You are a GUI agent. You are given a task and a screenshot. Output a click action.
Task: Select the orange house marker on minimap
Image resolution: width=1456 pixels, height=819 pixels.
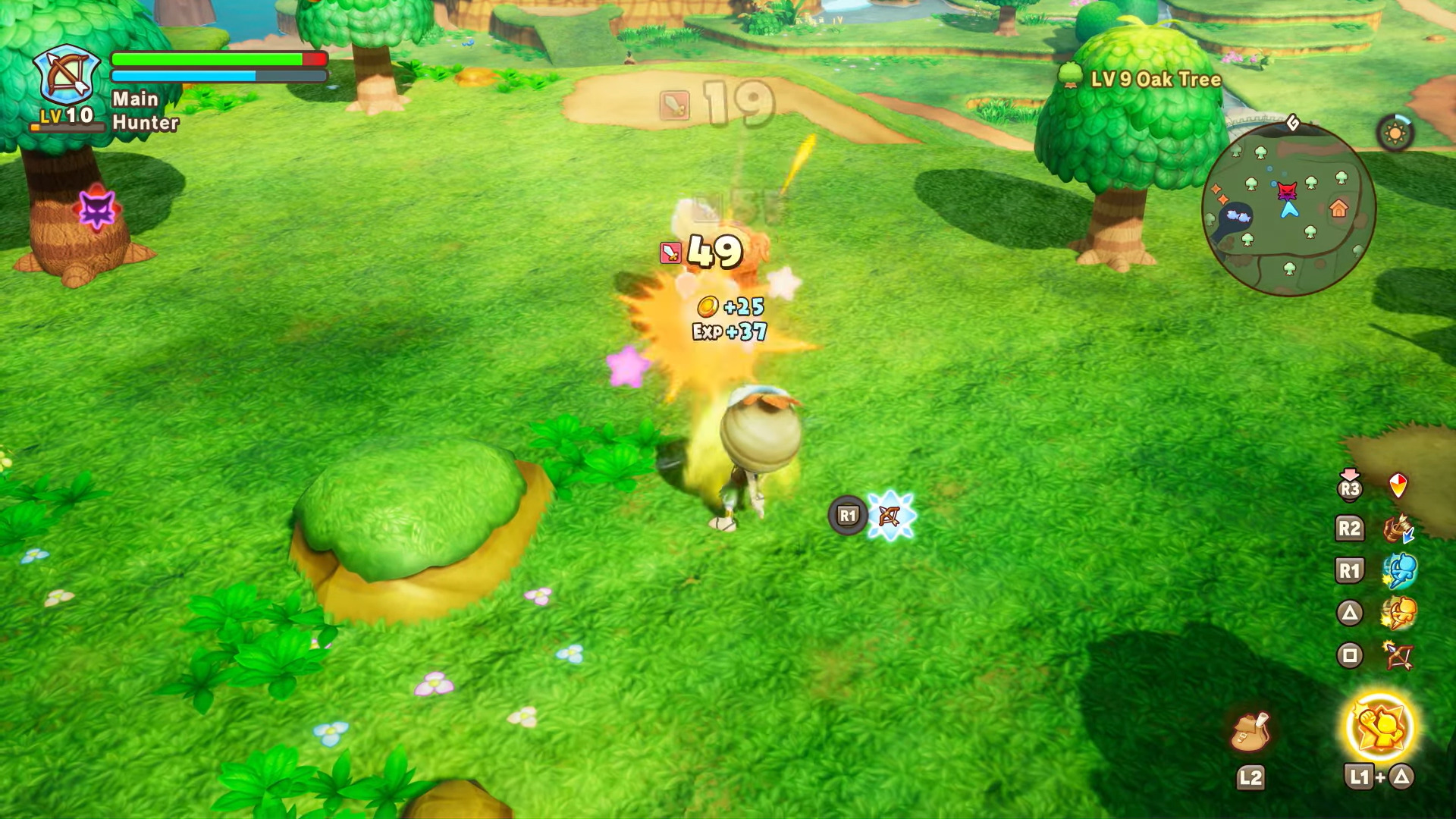click(1338, 208)
